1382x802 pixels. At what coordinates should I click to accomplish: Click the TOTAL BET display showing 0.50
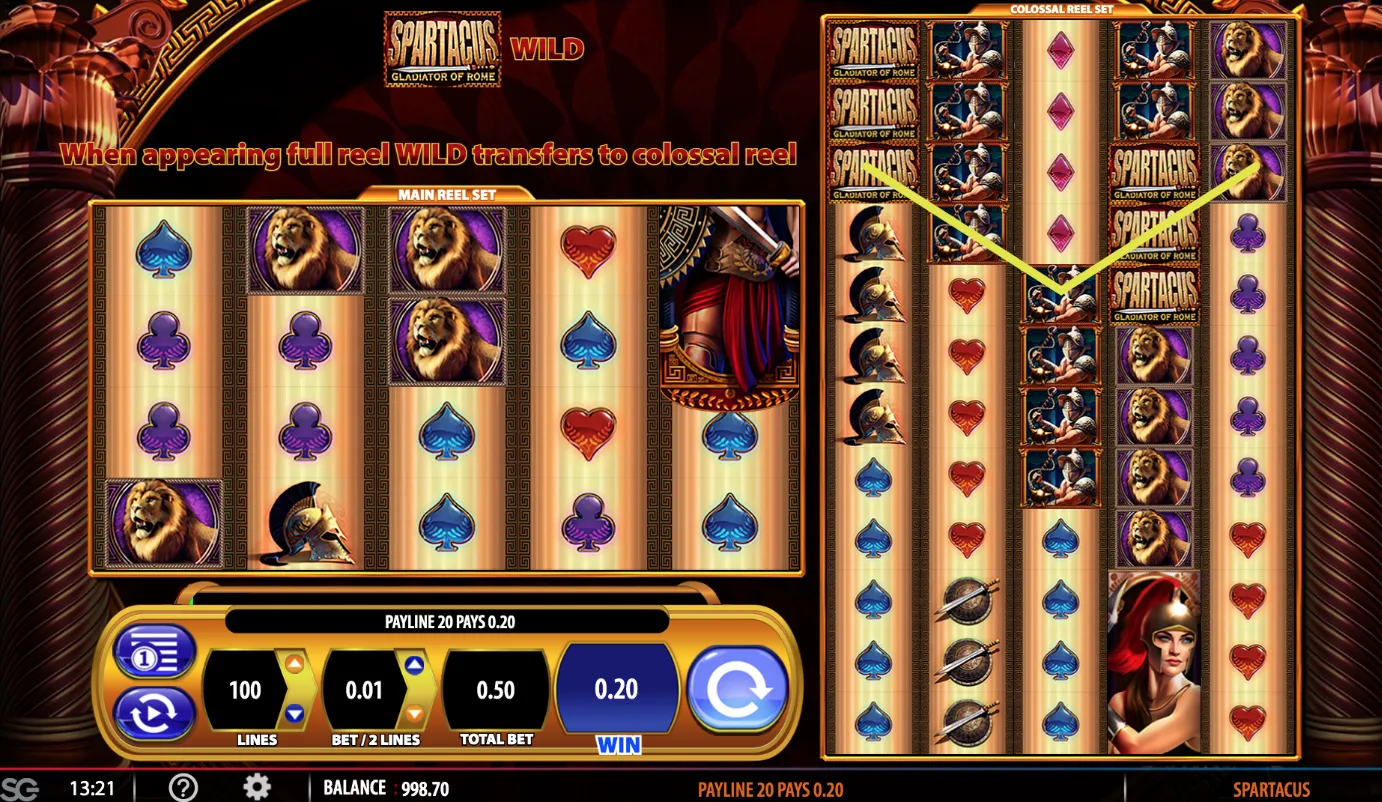coord(496,689)
